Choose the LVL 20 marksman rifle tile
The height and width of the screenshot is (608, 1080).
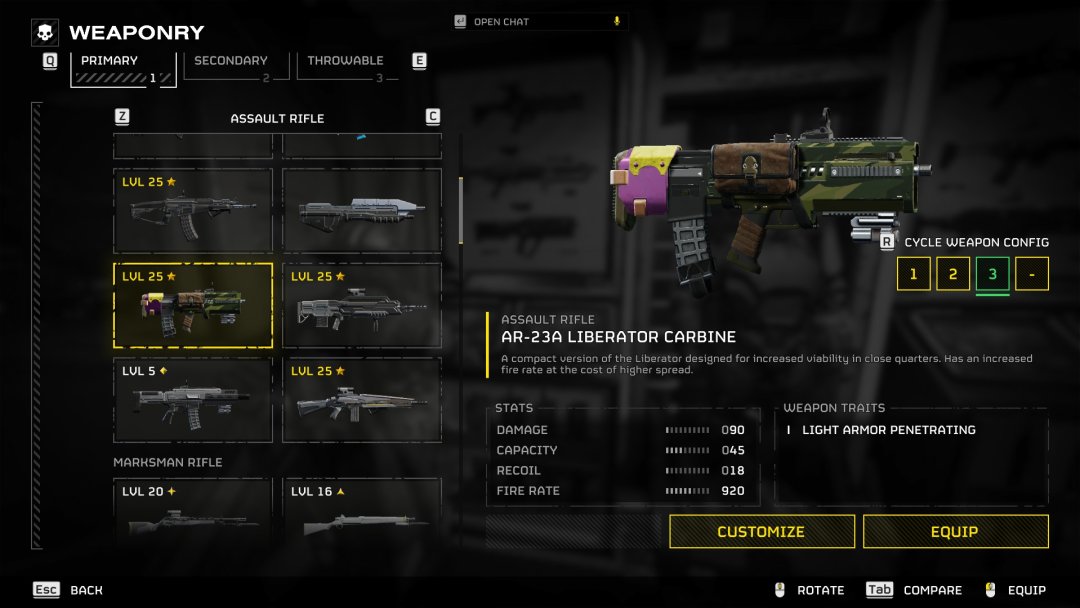coord(193,510)
